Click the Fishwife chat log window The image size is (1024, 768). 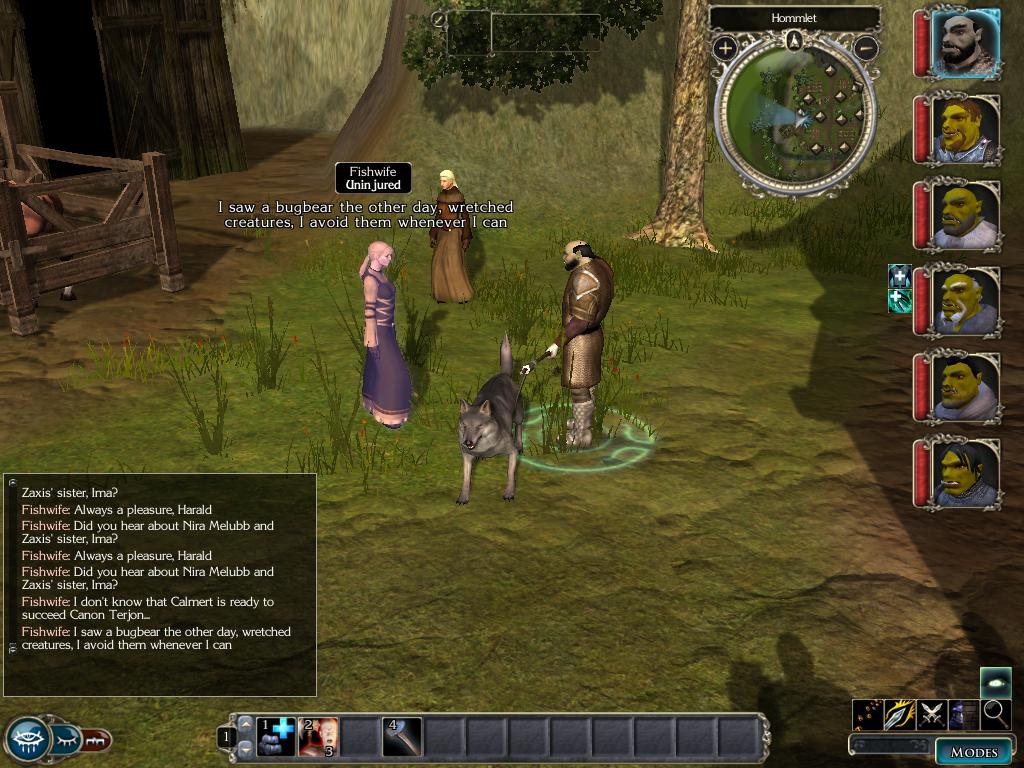click(x=160, y=584)
